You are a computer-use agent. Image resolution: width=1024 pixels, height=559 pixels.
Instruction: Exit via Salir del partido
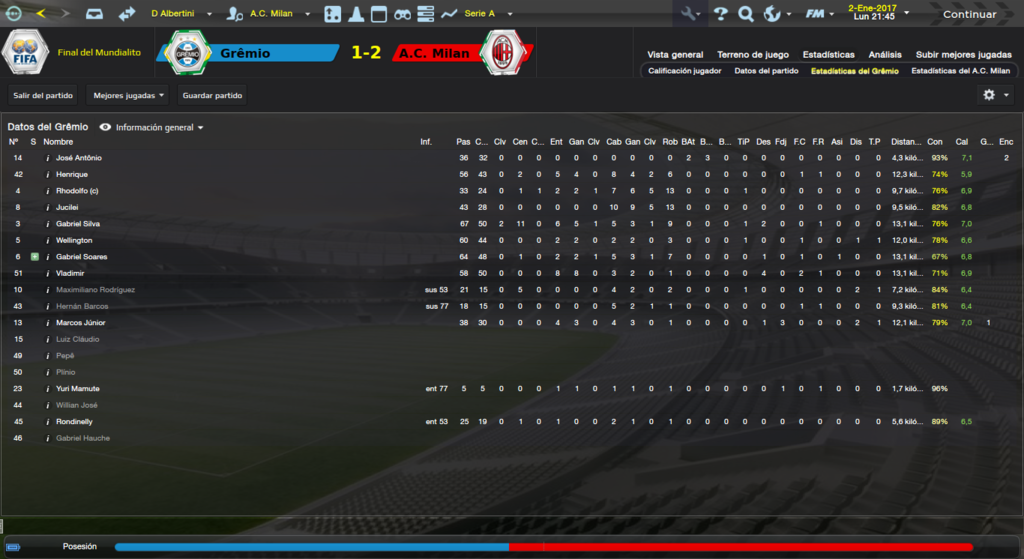[x=44, y=96]
